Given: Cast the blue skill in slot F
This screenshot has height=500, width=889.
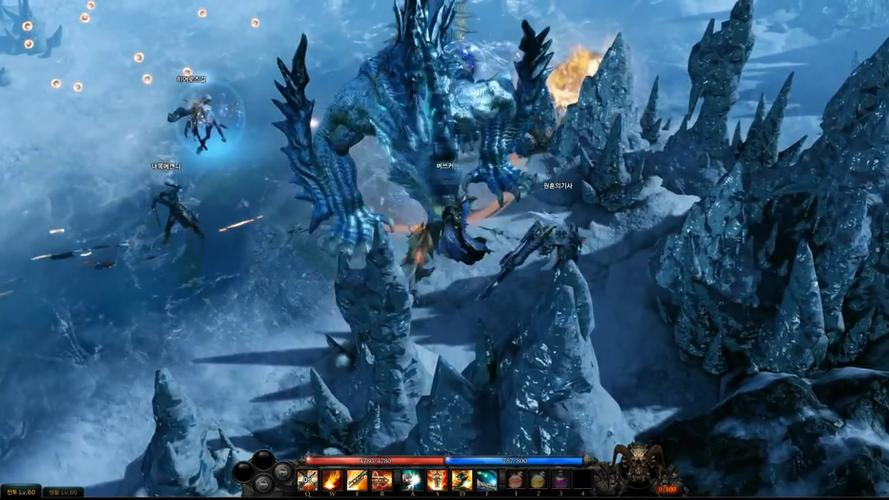Looking at the screenshot, I should [486, 480].
